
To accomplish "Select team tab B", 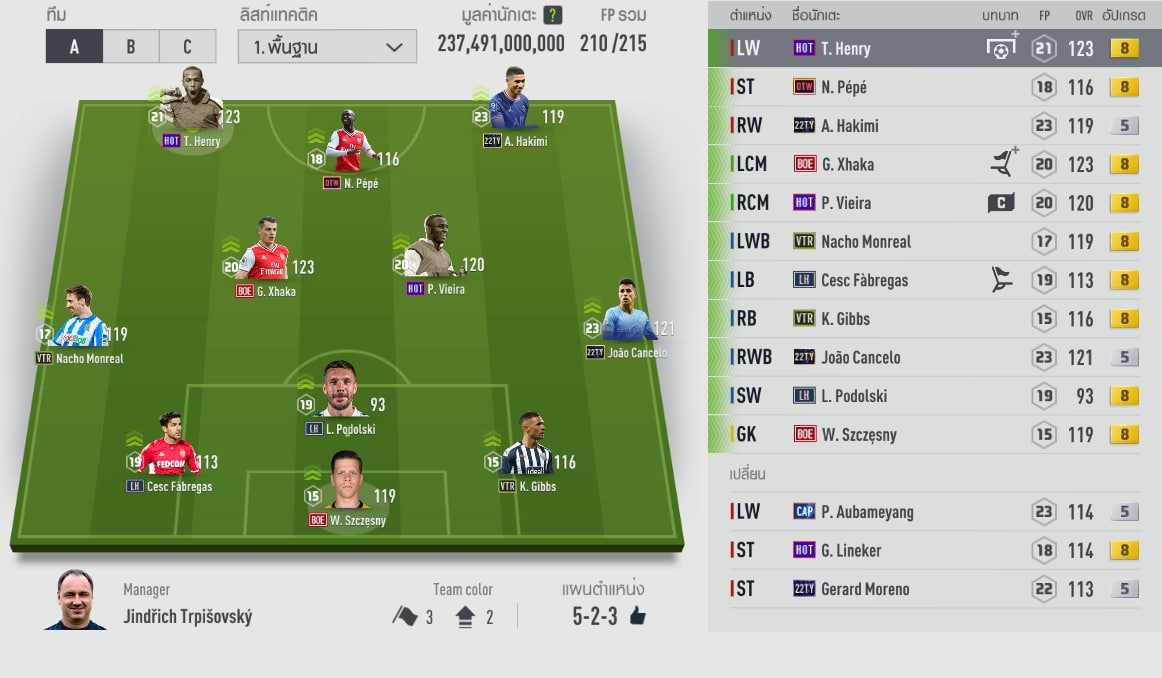I will coord(131,46).
